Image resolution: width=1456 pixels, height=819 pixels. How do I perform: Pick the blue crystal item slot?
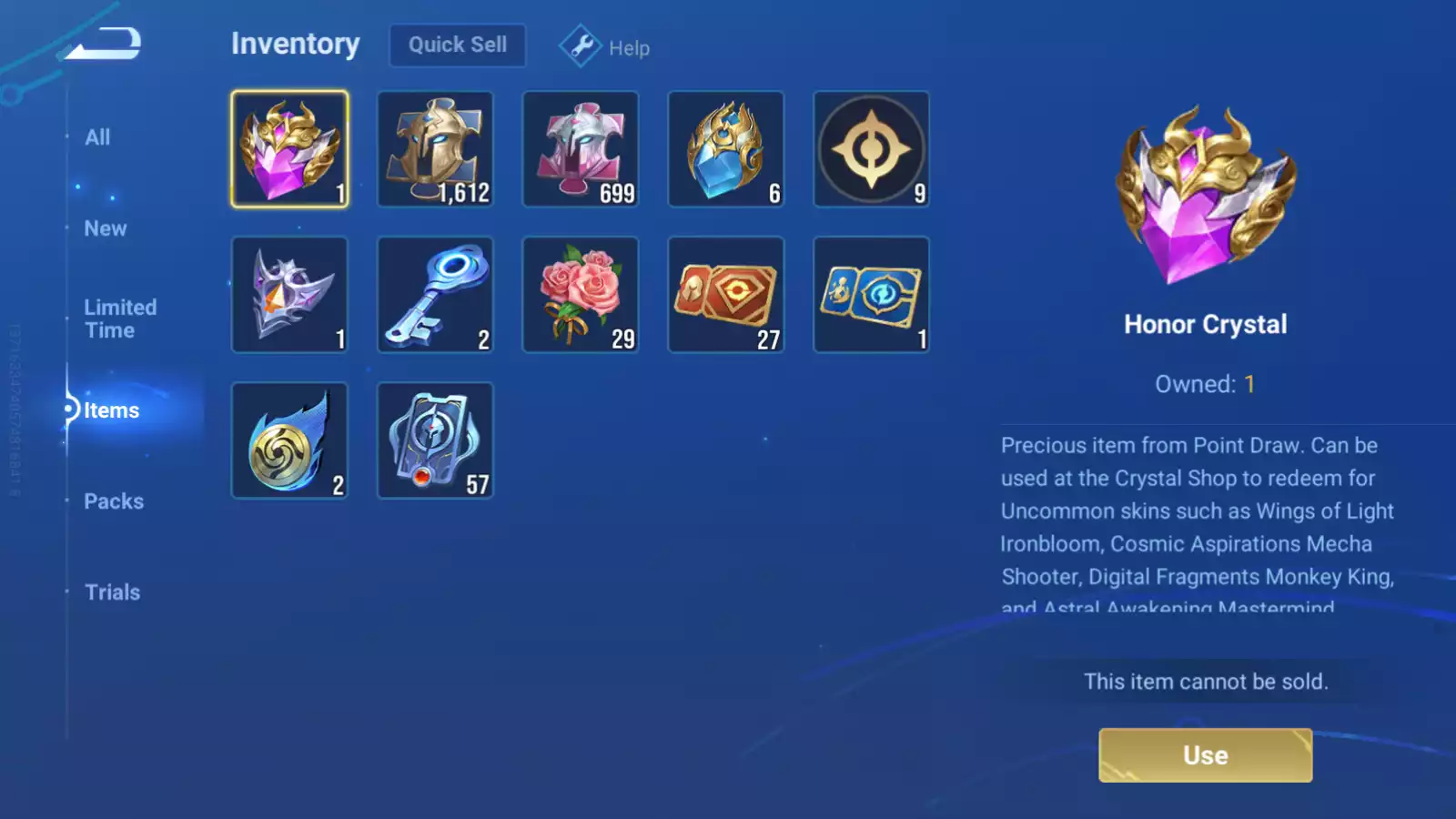(x=726, y=149)
